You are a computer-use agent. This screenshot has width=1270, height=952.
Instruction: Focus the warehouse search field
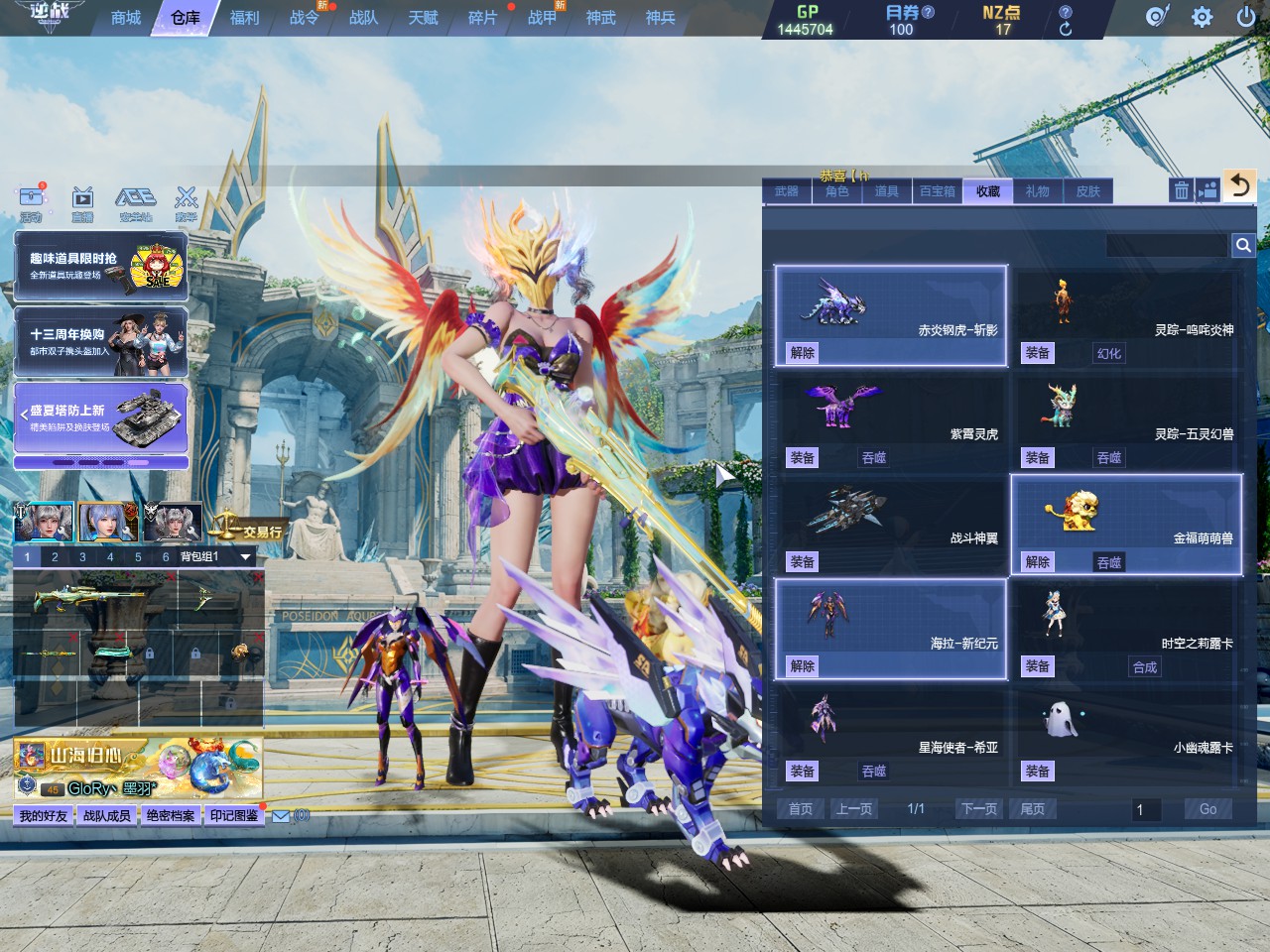(x=1167, y=245)
